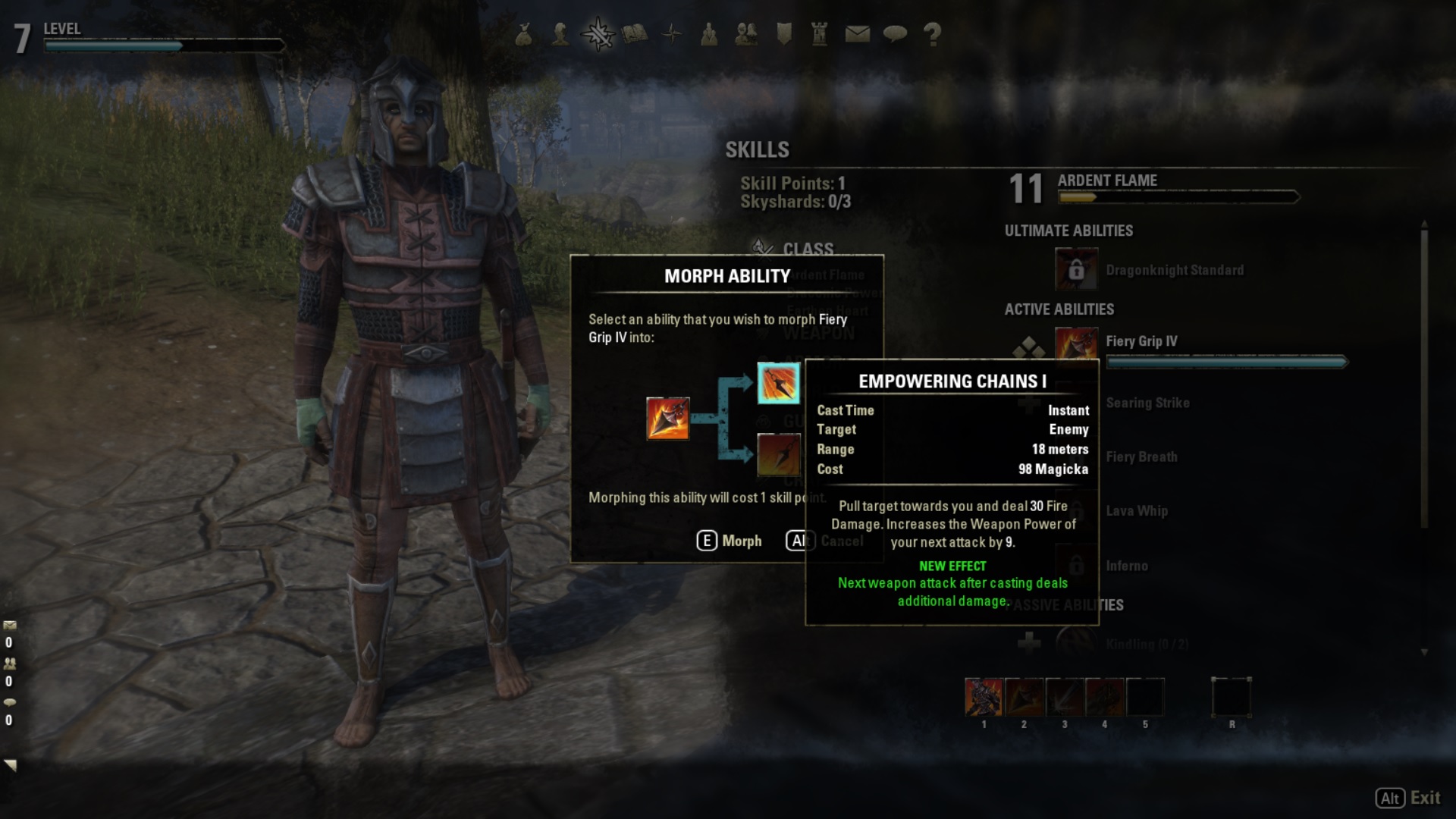1456x819 pixels.
Task: Open the group menu icon
Action: (x=709, y=34)
